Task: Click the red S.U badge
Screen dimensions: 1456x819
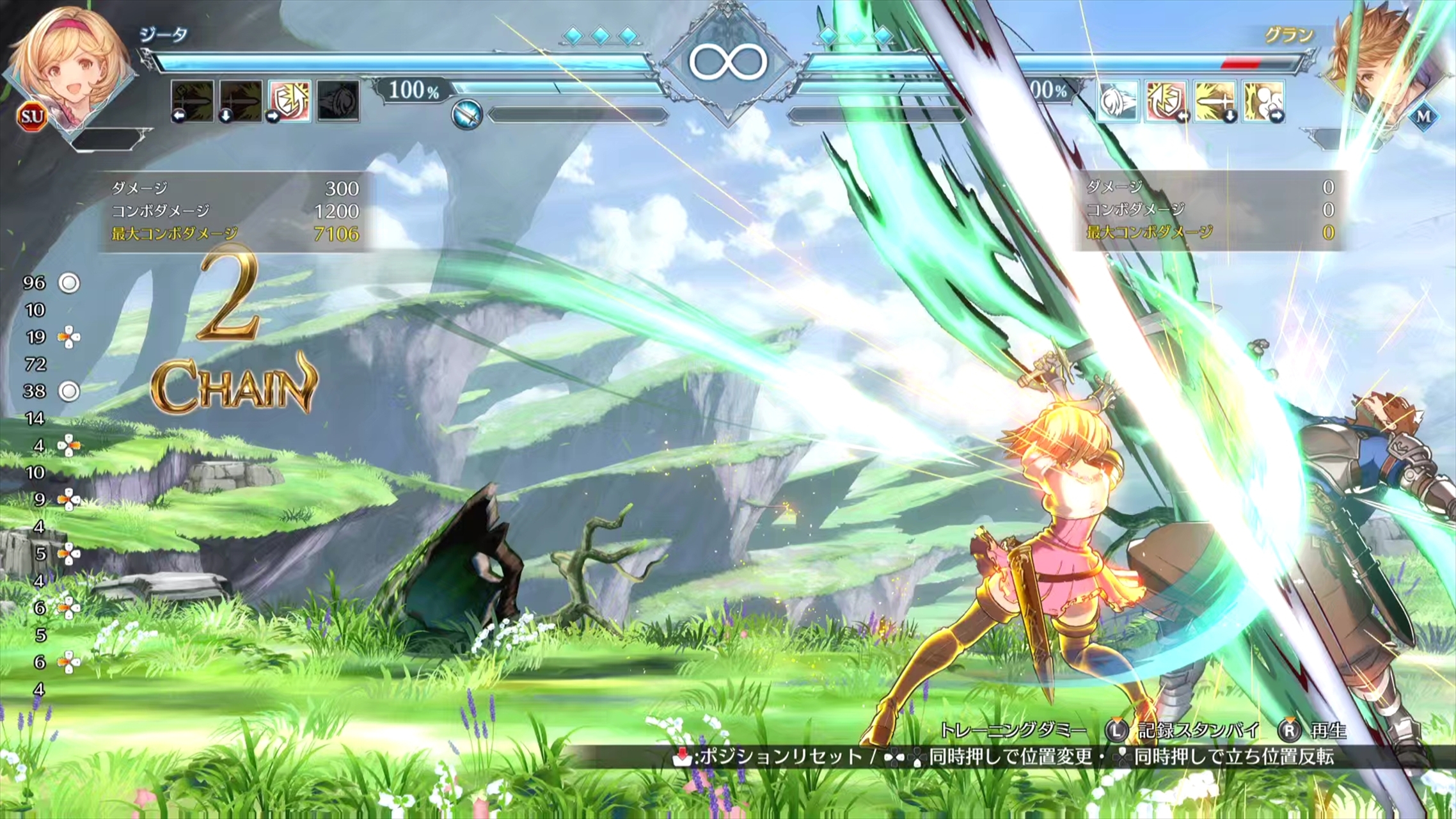Action: 32,116
